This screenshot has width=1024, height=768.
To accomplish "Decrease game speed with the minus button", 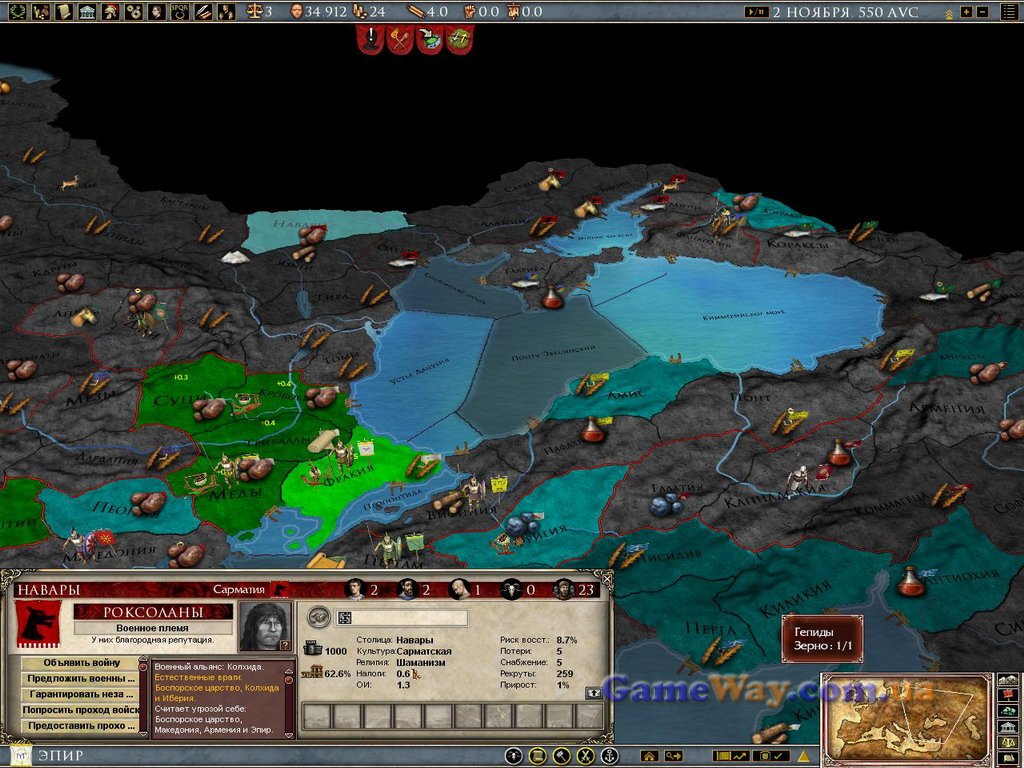I will (982, 12).
